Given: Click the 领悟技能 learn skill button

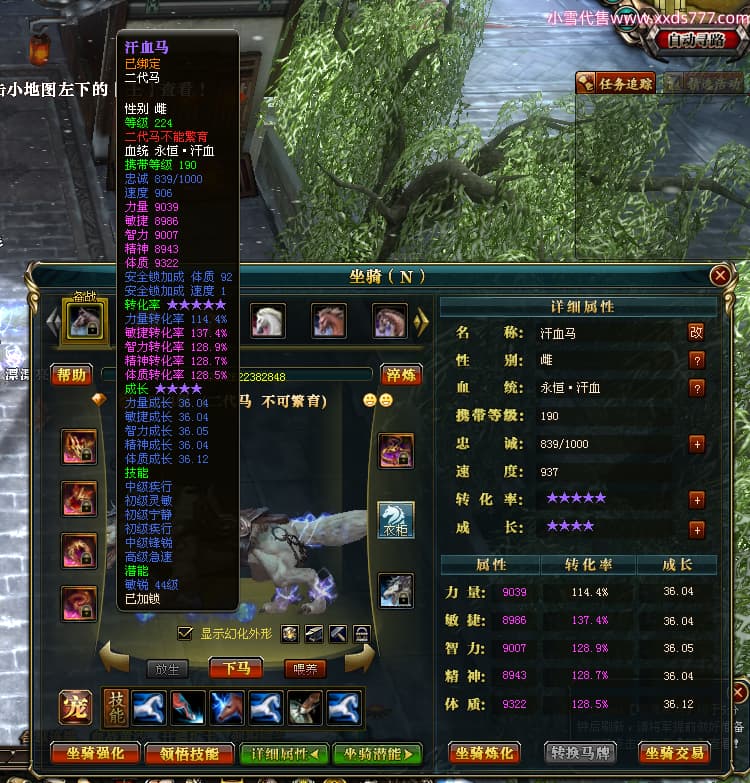Looking at the screenshot, I should point(190,753).
